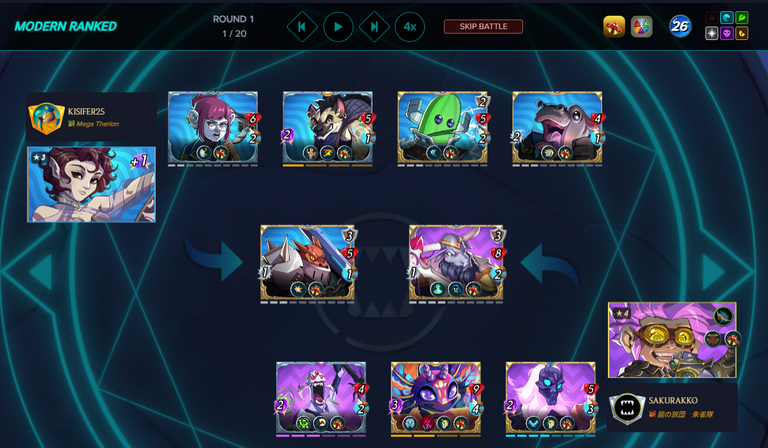768x448 pixels.
Task: Select the spiked armored frontline monster card
Action: [x=307, y=262]
